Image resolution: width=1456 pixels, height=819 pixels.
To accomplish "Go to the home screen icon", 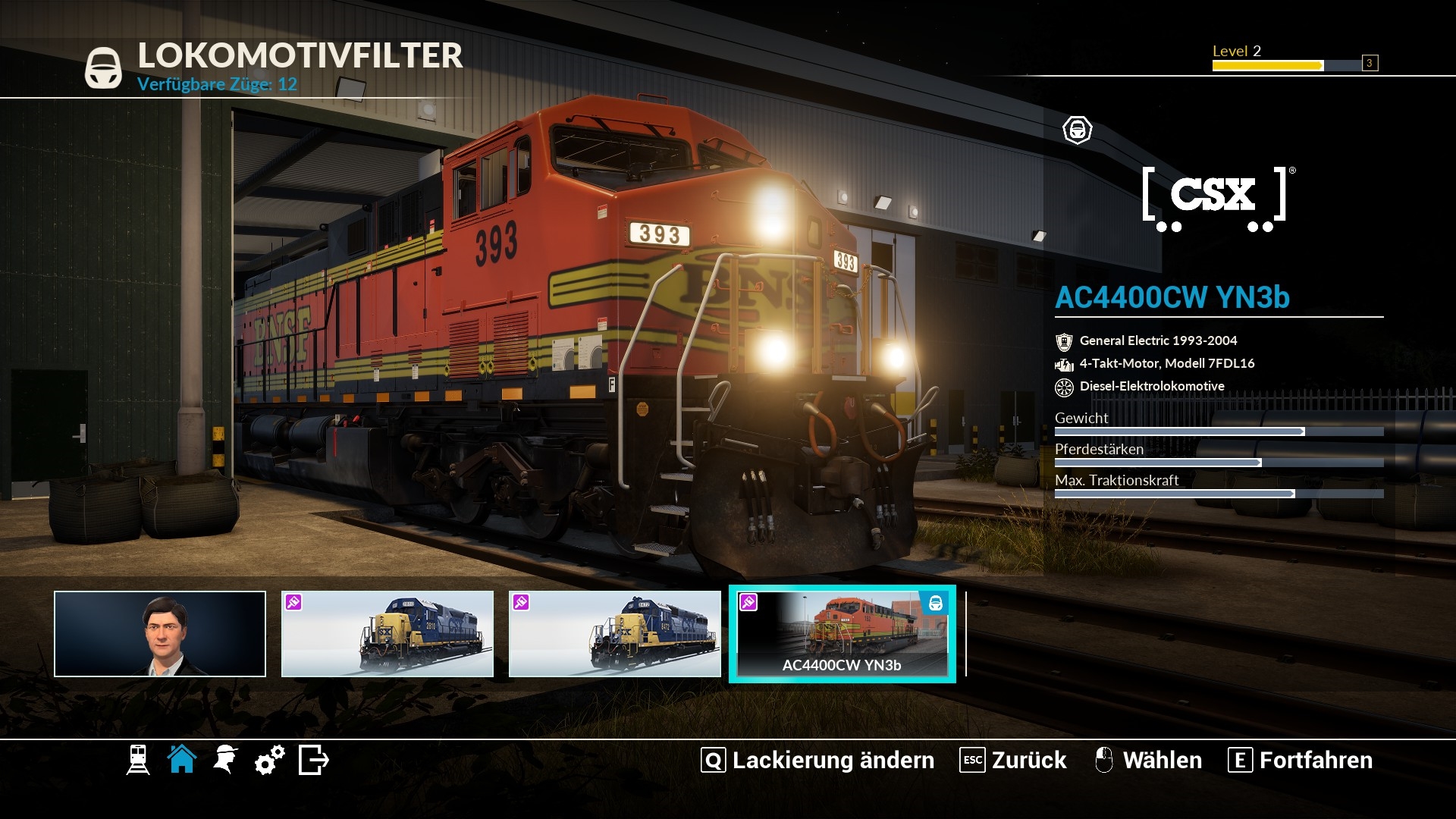I will click(x=182, y=759).
